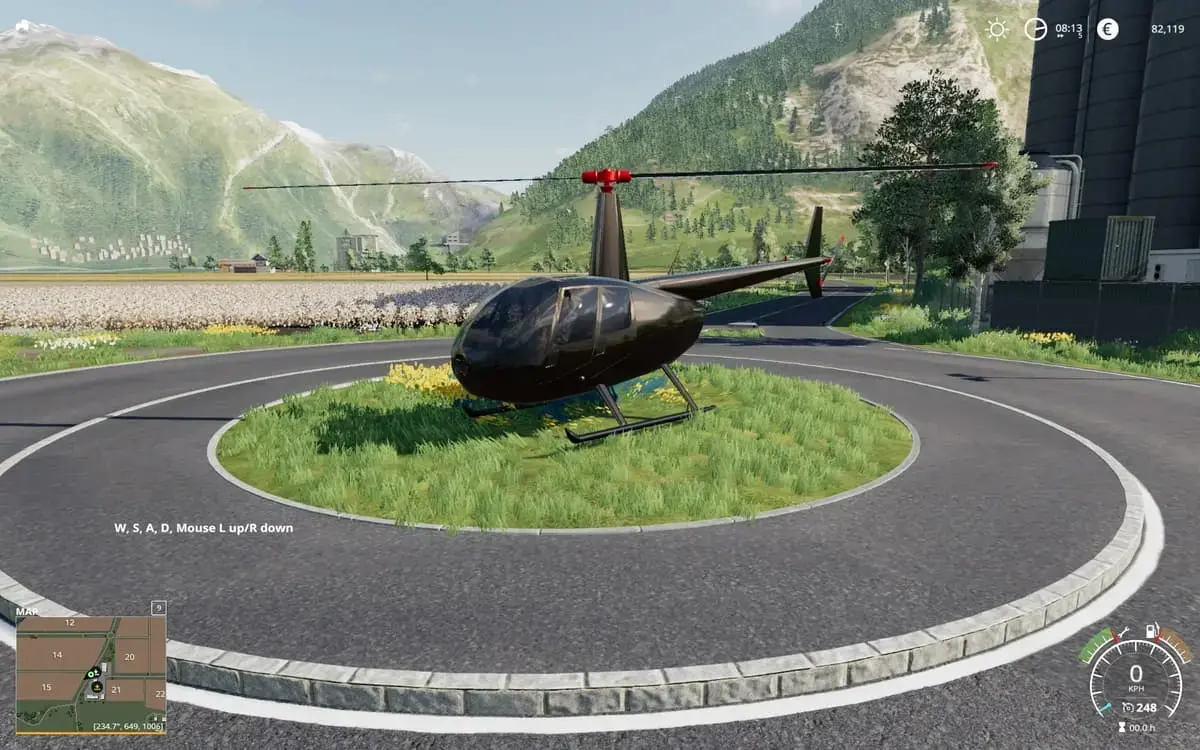Select the clock time icon
1200x750 pixels.
click(1035, 29)
